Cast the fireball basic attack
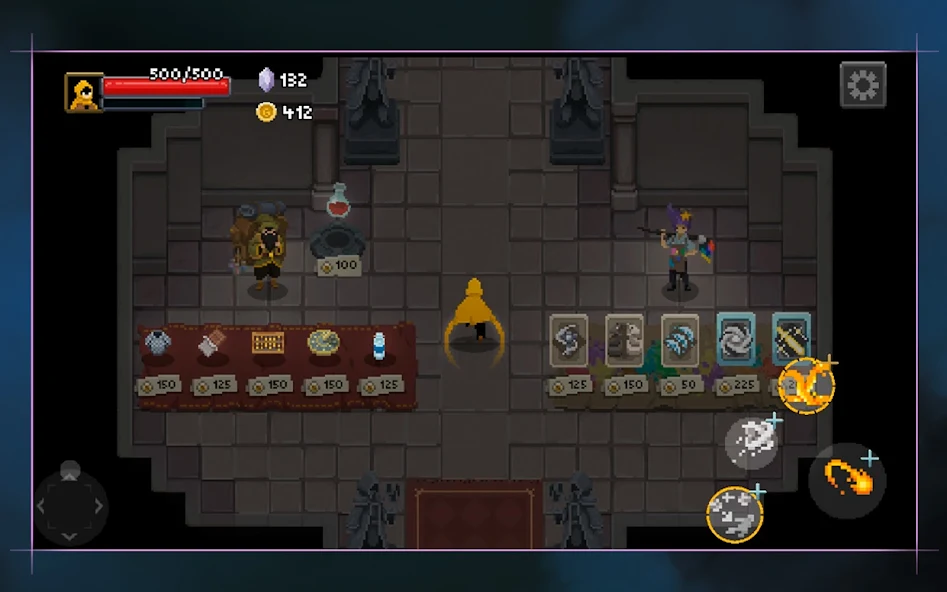 pos(847,481)
